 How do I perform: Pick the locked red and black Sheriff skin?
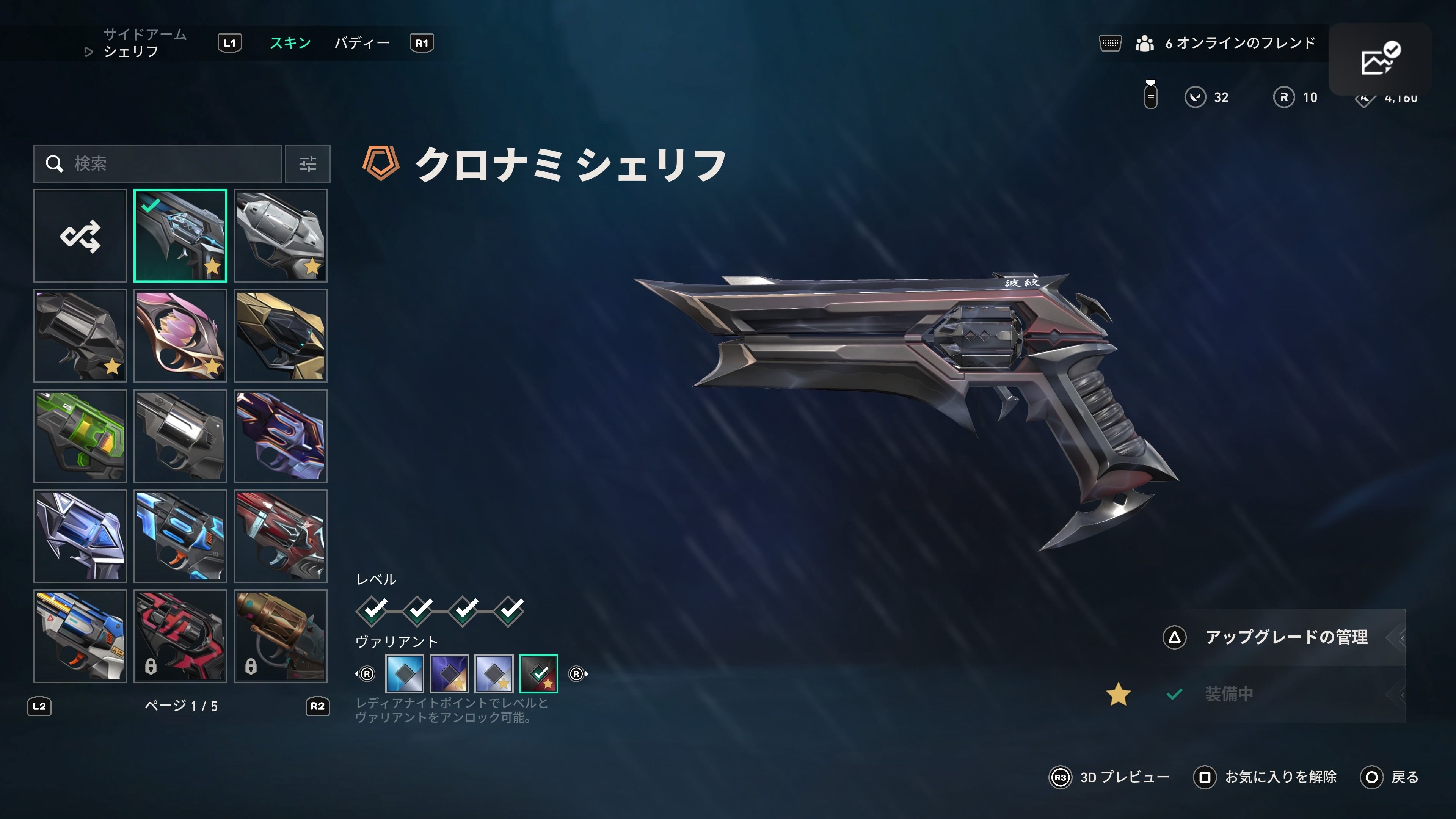pos(180,636)
